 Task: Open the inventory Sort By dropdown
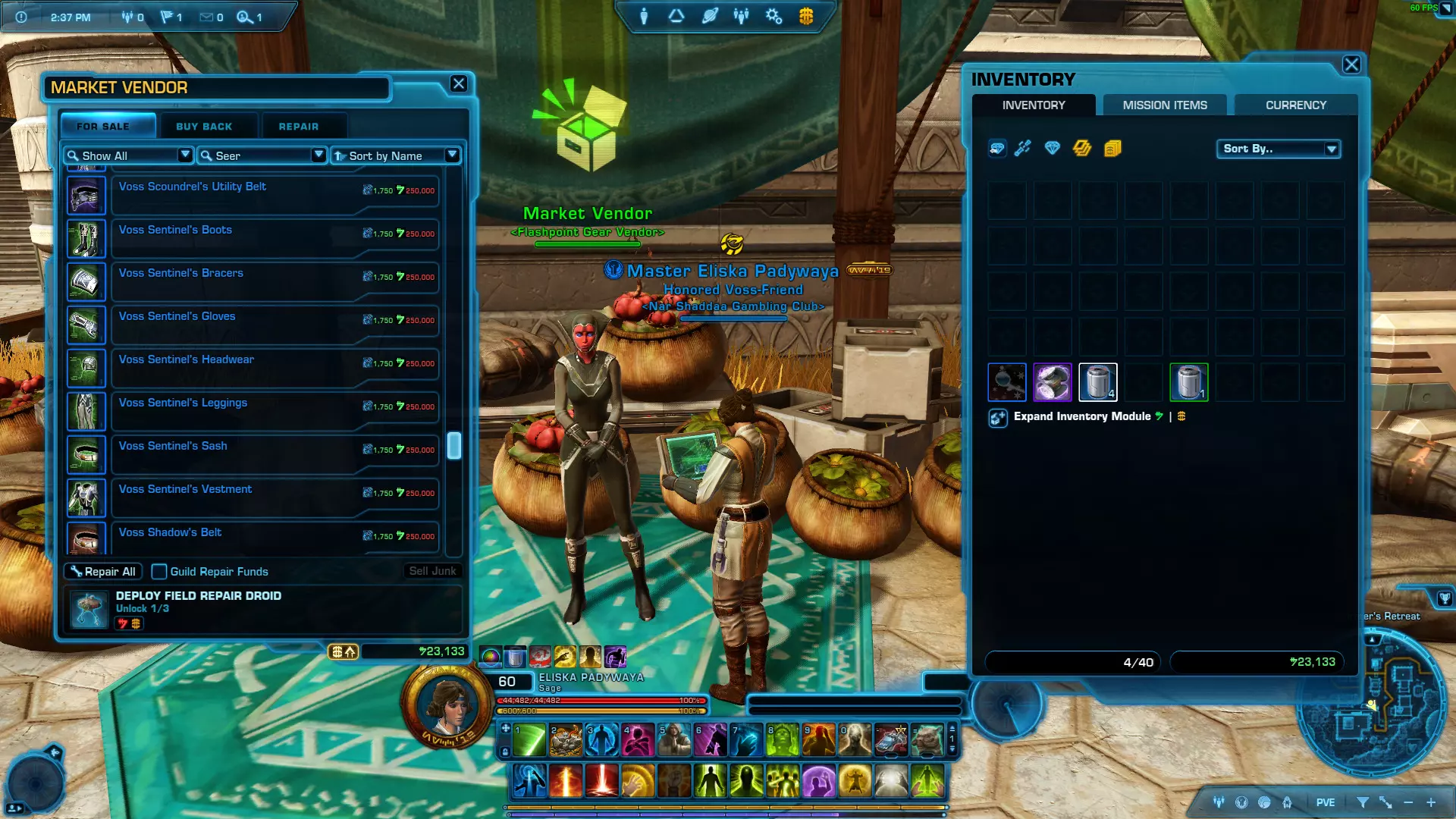click(1279, 149)
